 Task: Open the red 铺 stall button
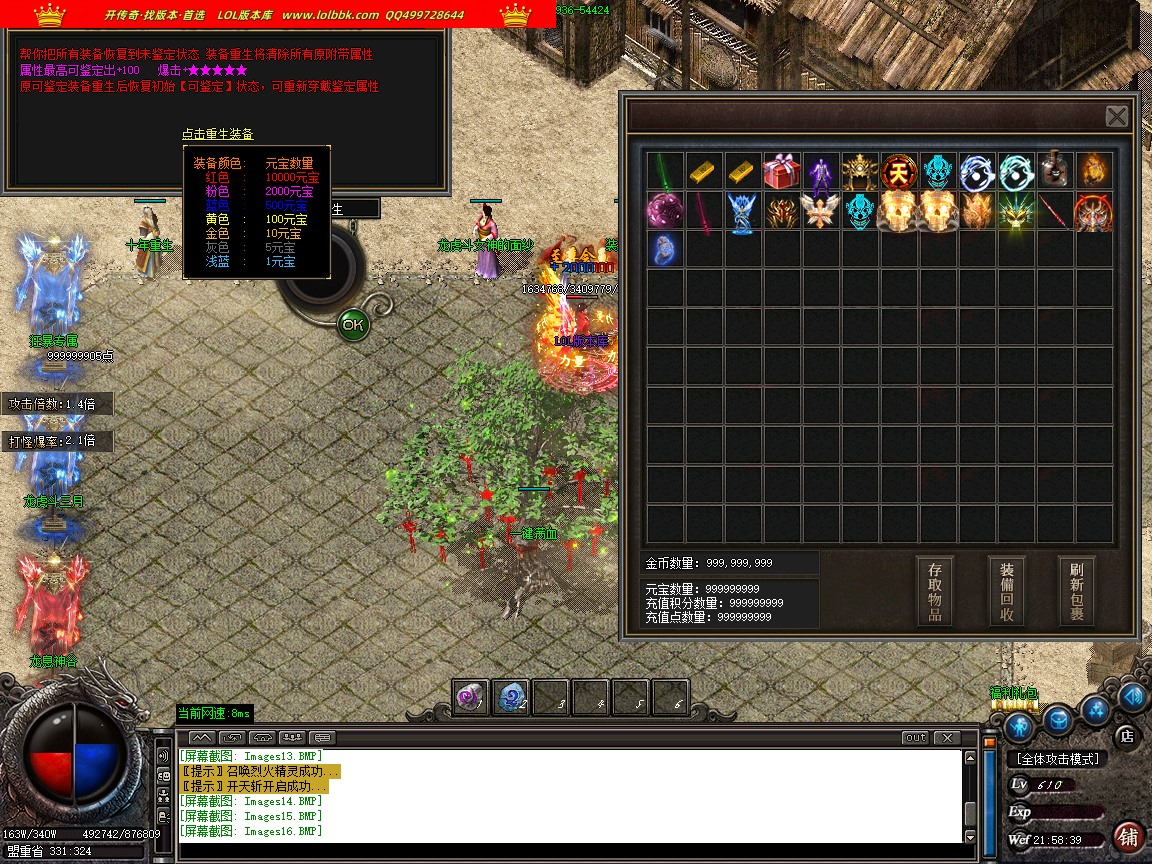[1129, 836]
